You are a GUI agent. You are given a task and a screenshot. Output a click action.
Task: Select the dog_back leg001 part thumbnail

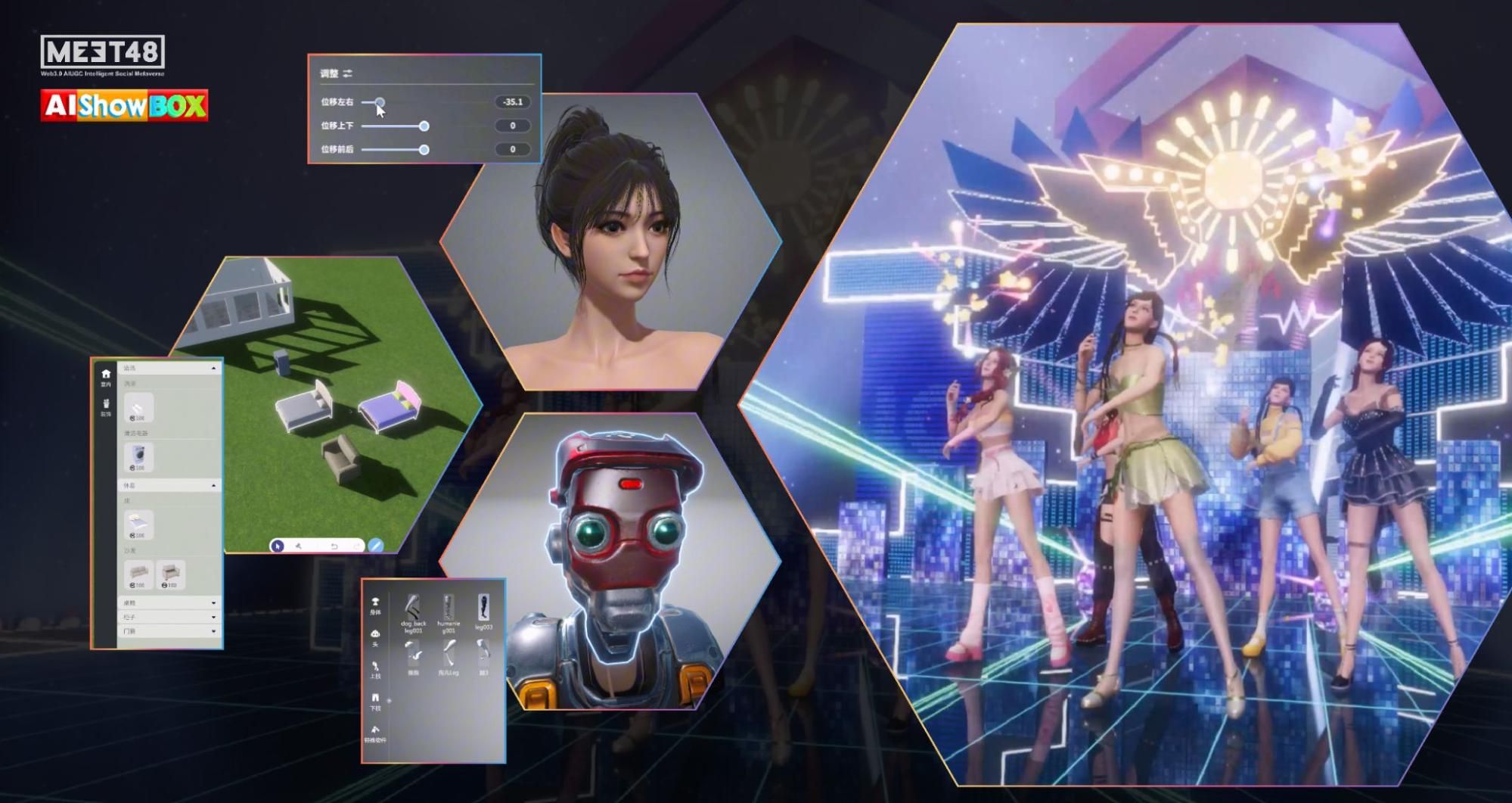tap(414, 607)
